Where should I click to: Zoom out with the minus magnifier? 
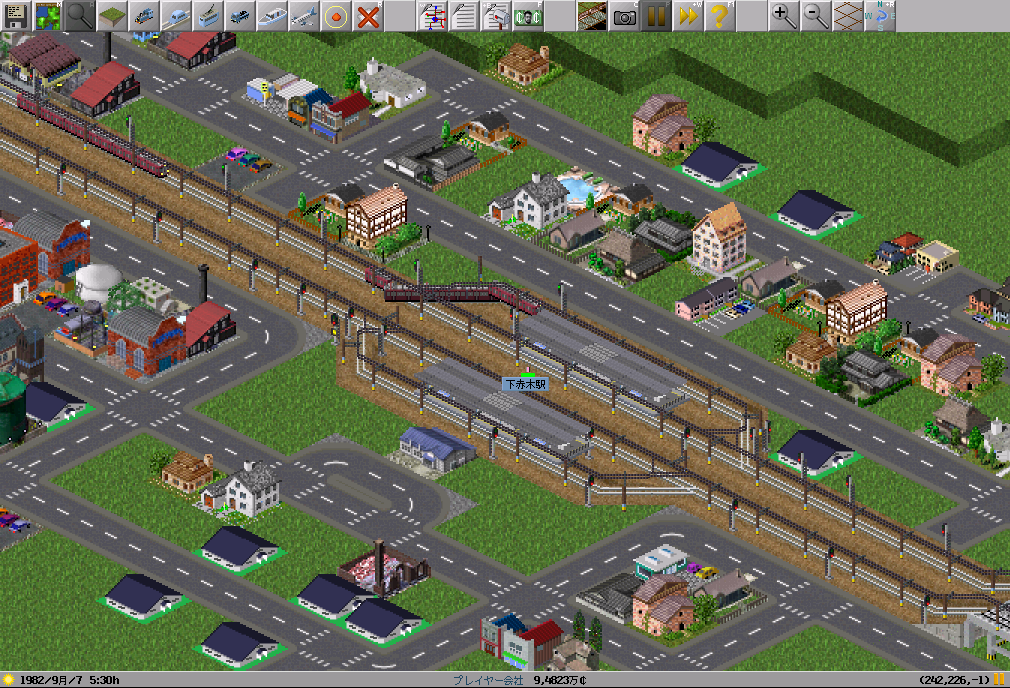pos(816,15)
